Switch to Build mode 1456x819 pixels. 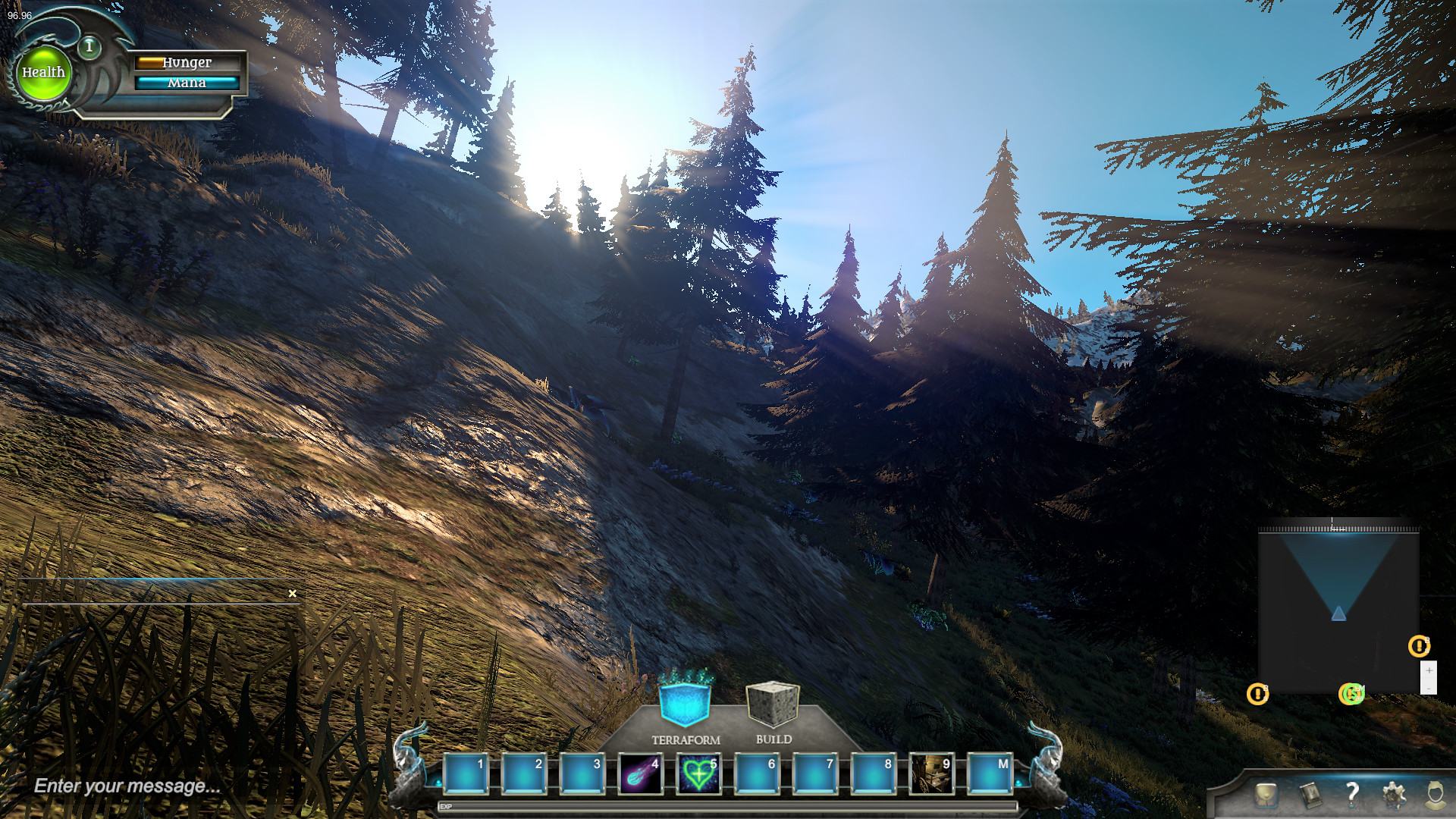773,705
